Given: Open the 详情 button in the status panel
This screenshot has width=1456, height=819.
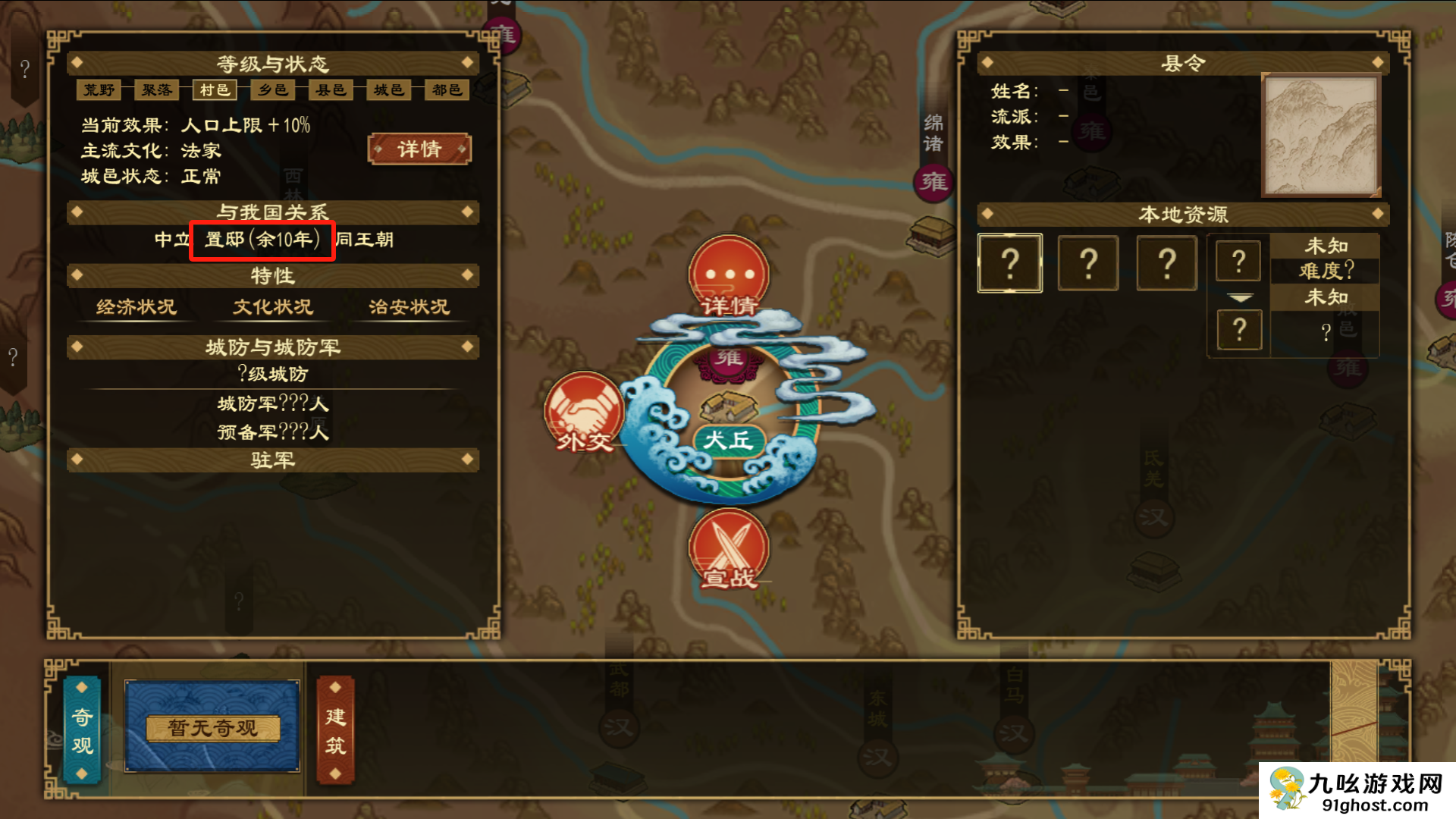Looking at the screenshot, I should coord(419,149).
